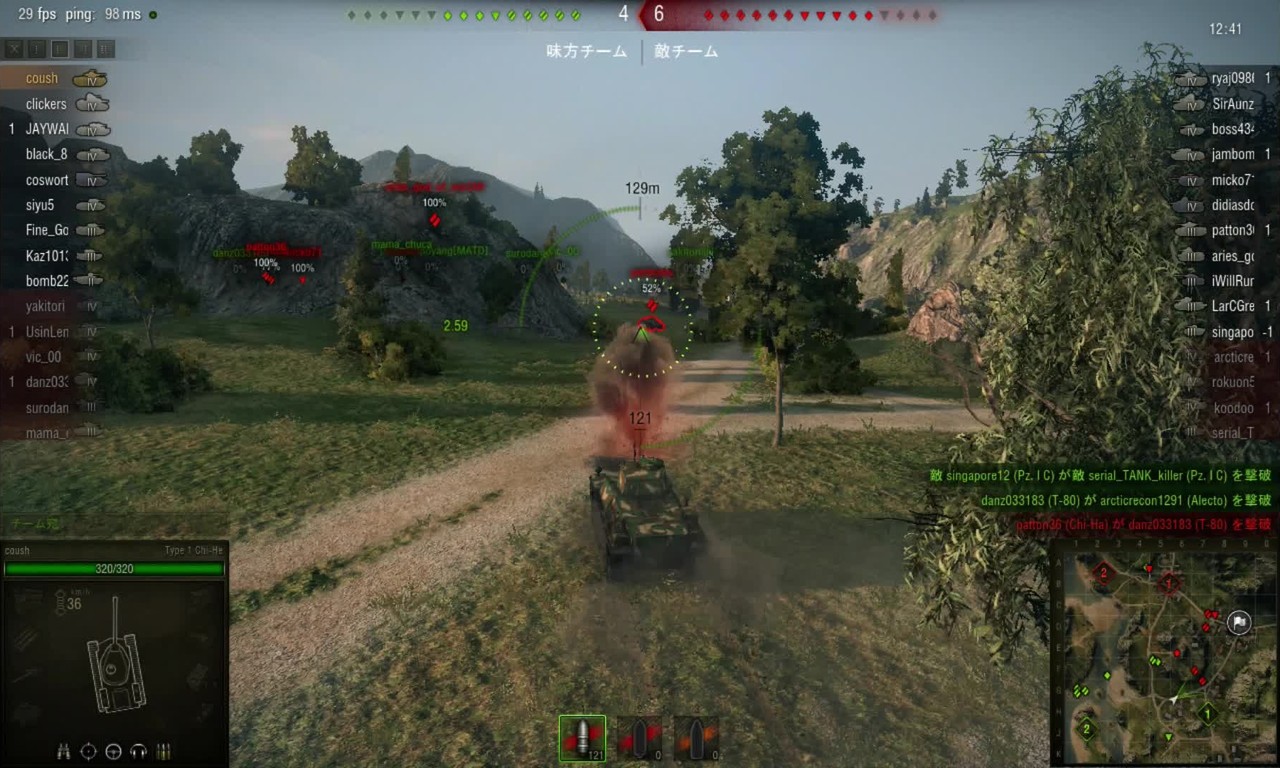Select the loaded 121 HE shell slot
1280x768 pixels.
click(582, 737)
